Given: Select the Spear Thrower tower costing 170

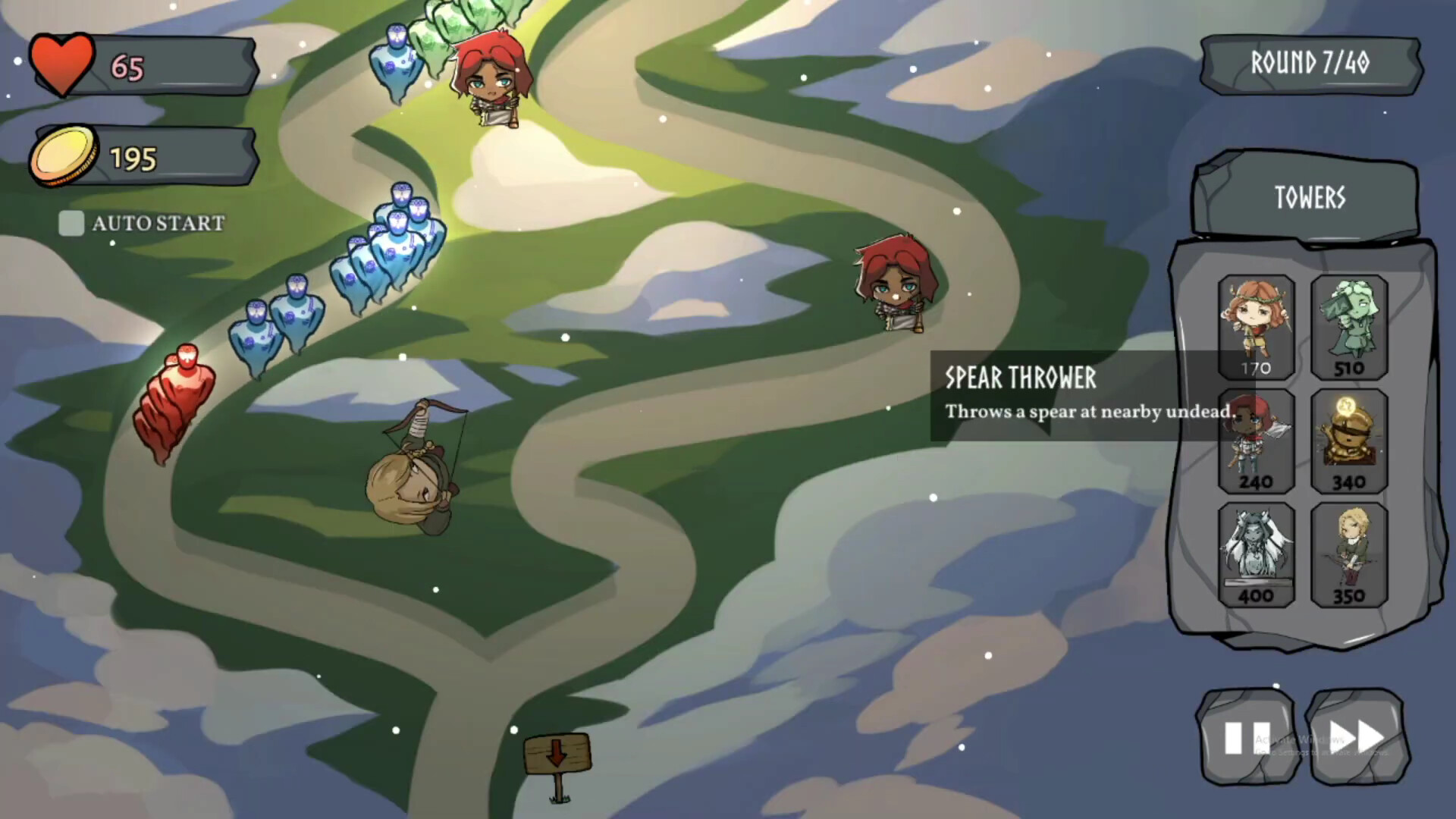Looking at the screenshot, I should 1255,326.
